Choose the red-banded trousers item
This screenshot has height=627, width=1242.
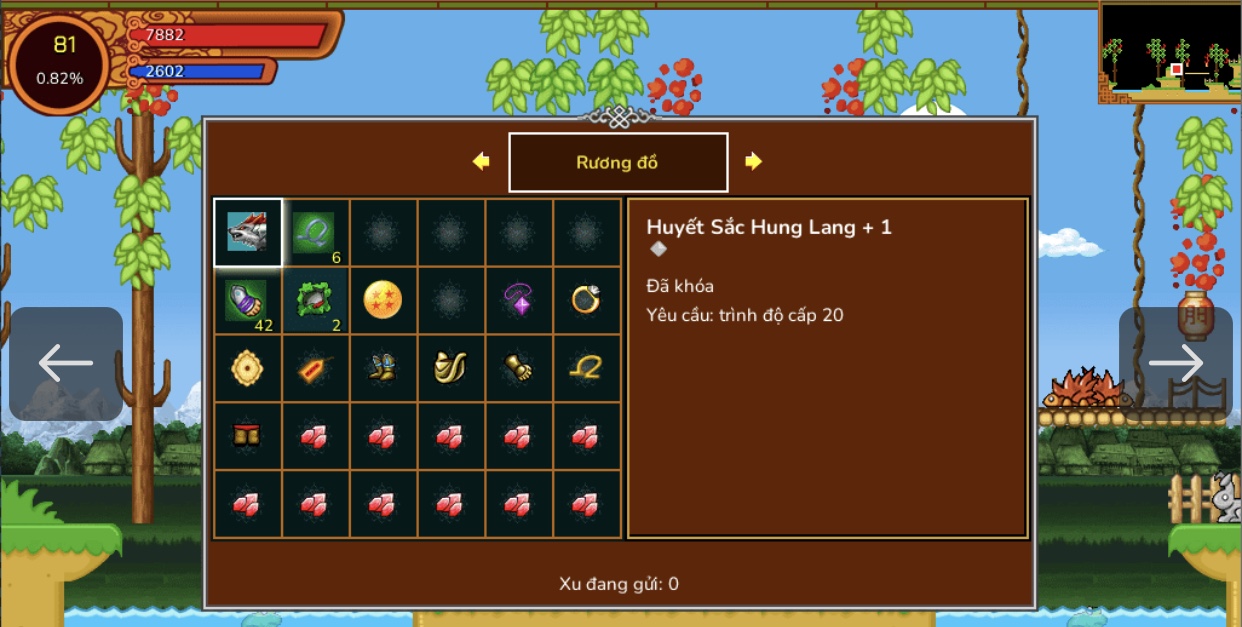point(248,435)
